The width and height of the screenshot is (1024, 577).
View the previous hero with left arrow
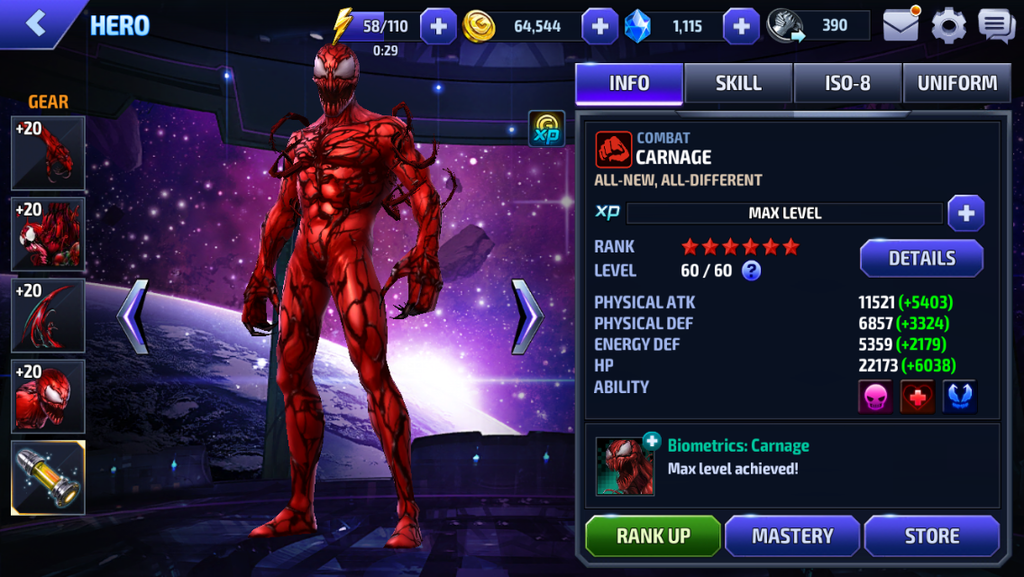click(x=133, y=317)
